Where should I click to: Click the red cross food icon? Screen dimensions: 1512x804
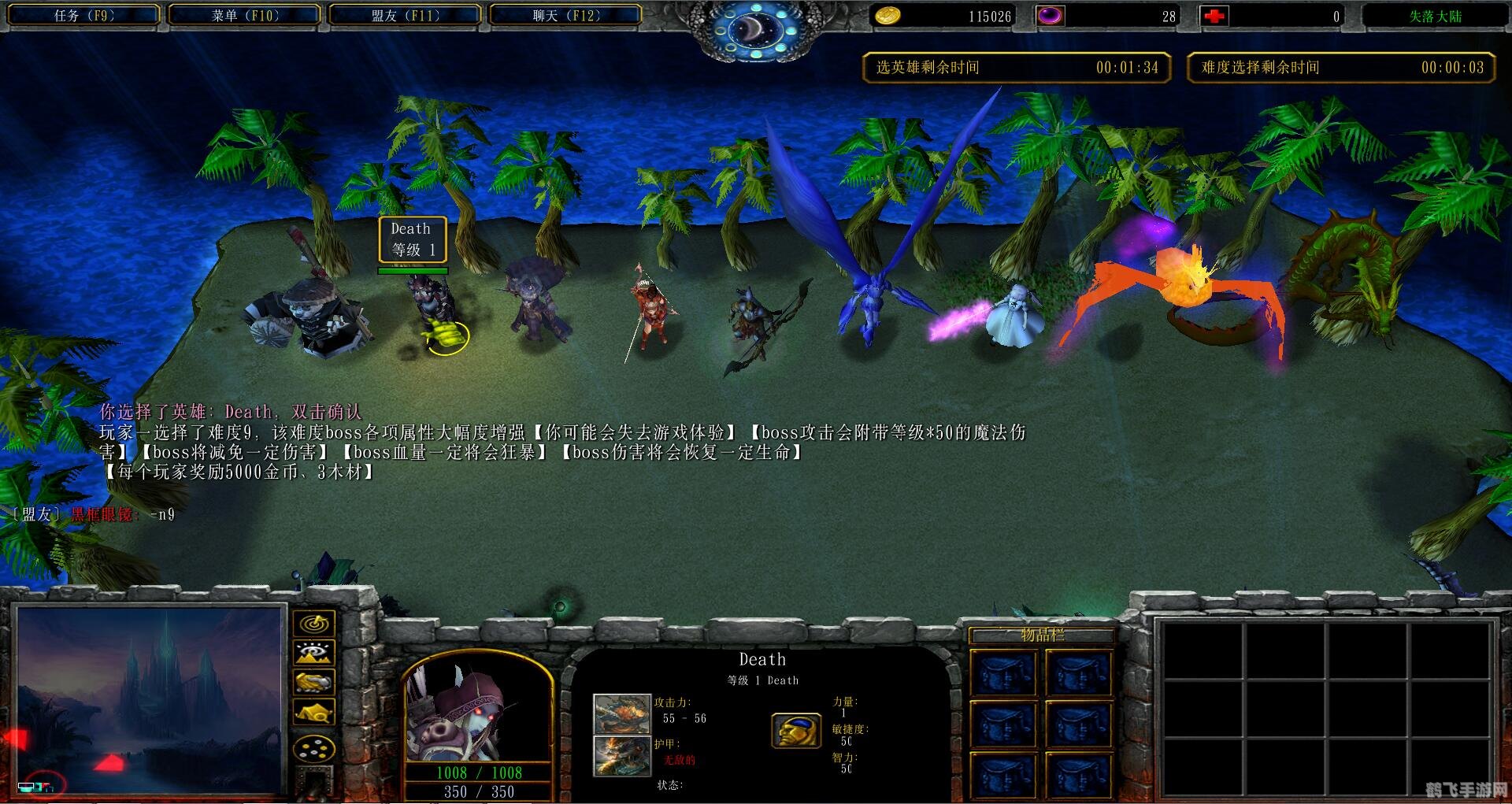(1214, 16)
